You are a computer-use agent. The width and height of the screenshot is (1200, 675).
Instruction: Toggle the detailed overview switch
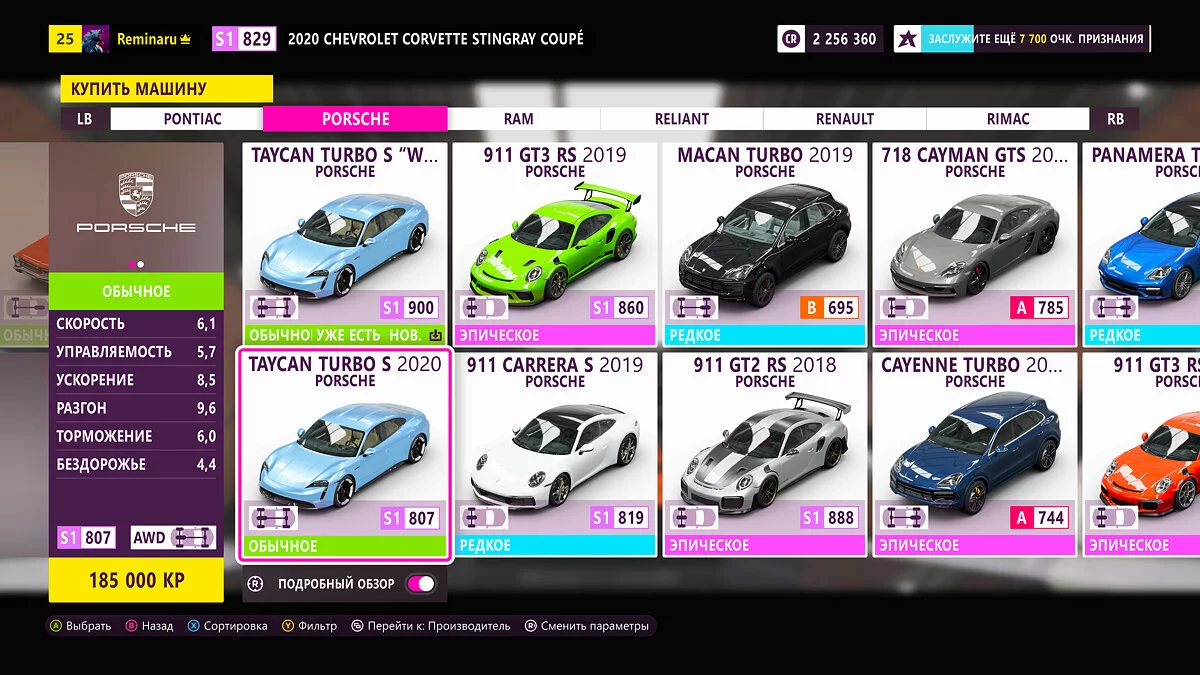[x=421, y=584]
